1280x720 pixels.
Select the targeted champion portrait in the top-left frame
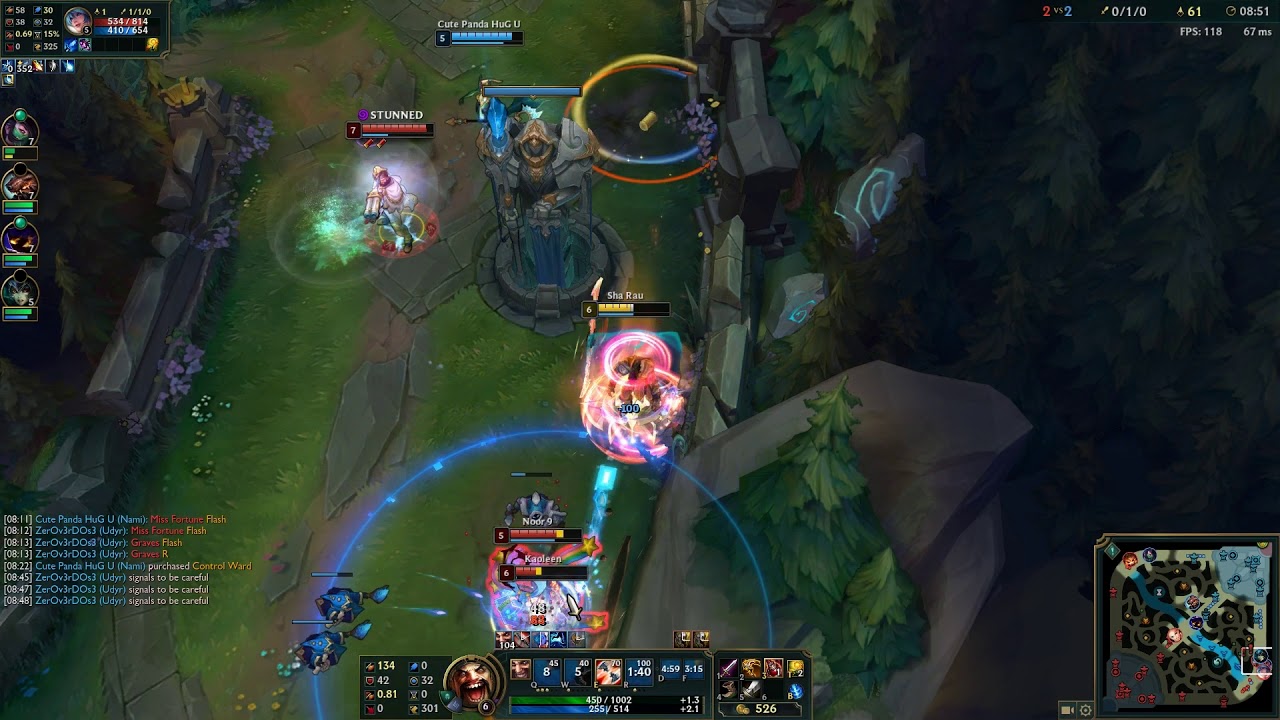76,20
